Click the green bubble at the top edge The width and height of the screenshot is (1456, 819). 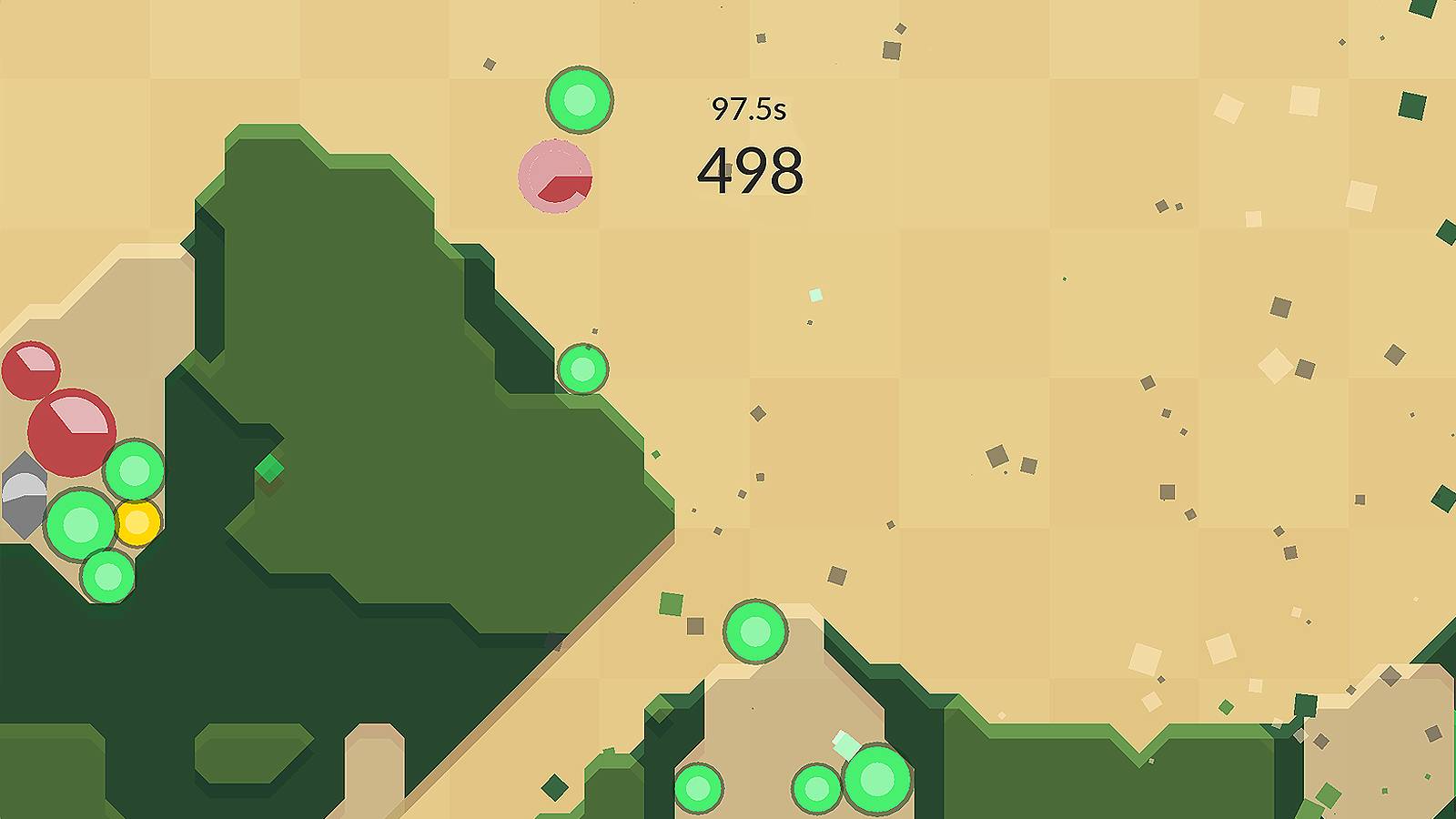pos(580,100)
